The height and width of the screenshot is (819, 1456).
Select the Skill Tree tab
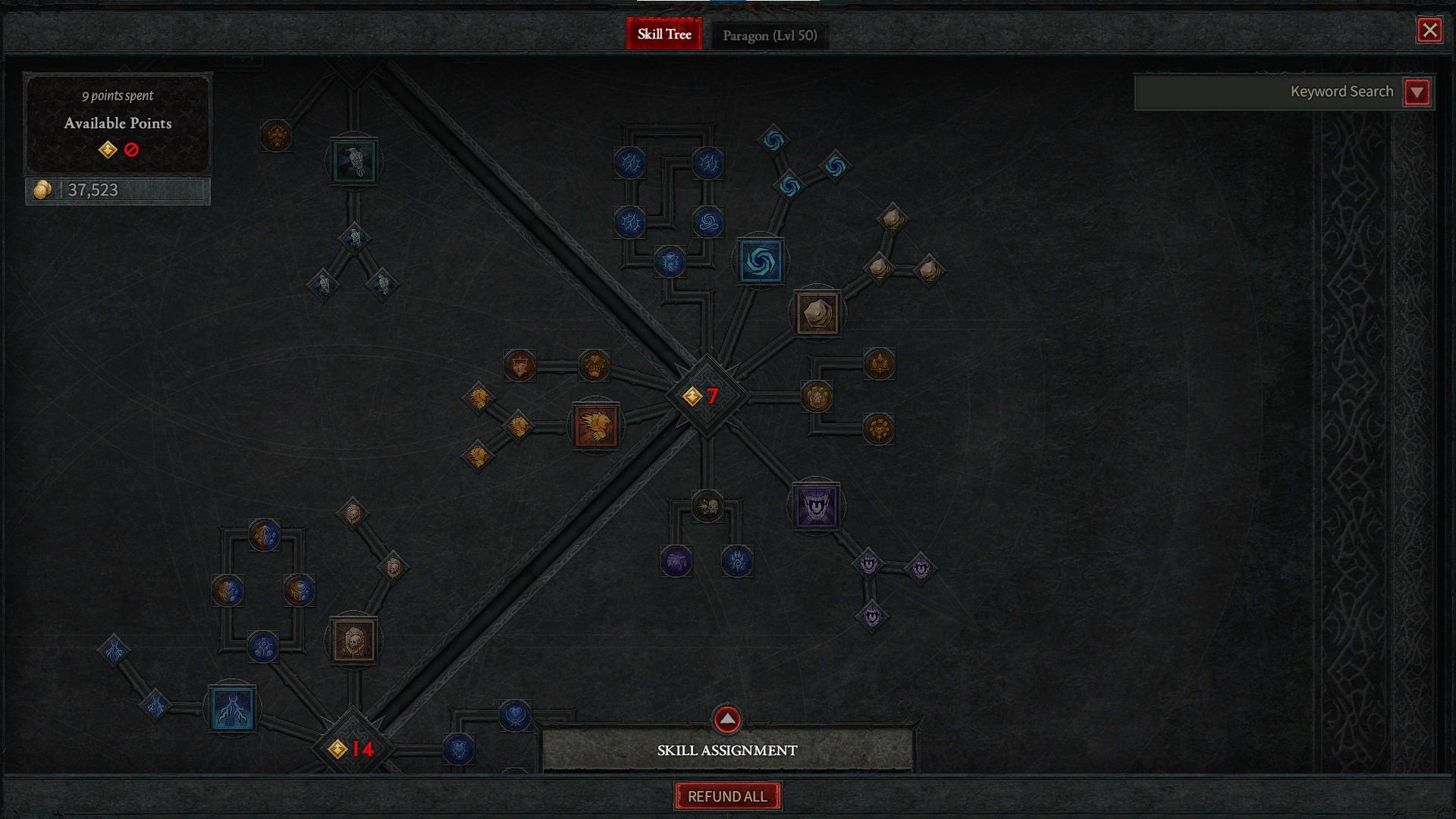point(664,34)
